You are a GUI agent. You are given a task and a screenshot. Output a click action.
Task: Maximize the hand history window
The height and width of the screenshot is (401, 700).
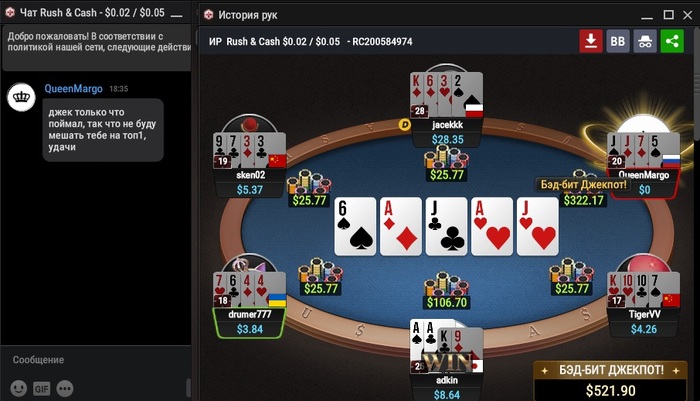[x=668, y=15]
